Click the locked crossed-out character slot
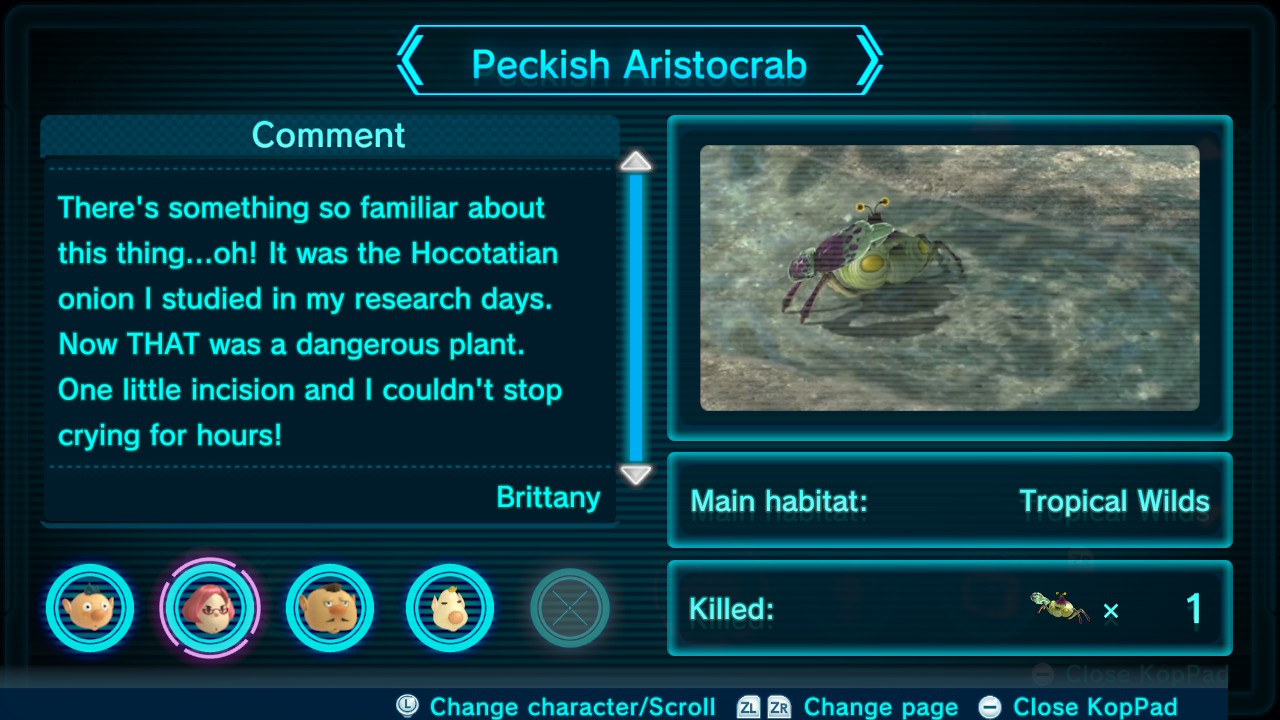Screen dimensions: 1280x720 tap(569, 608)
